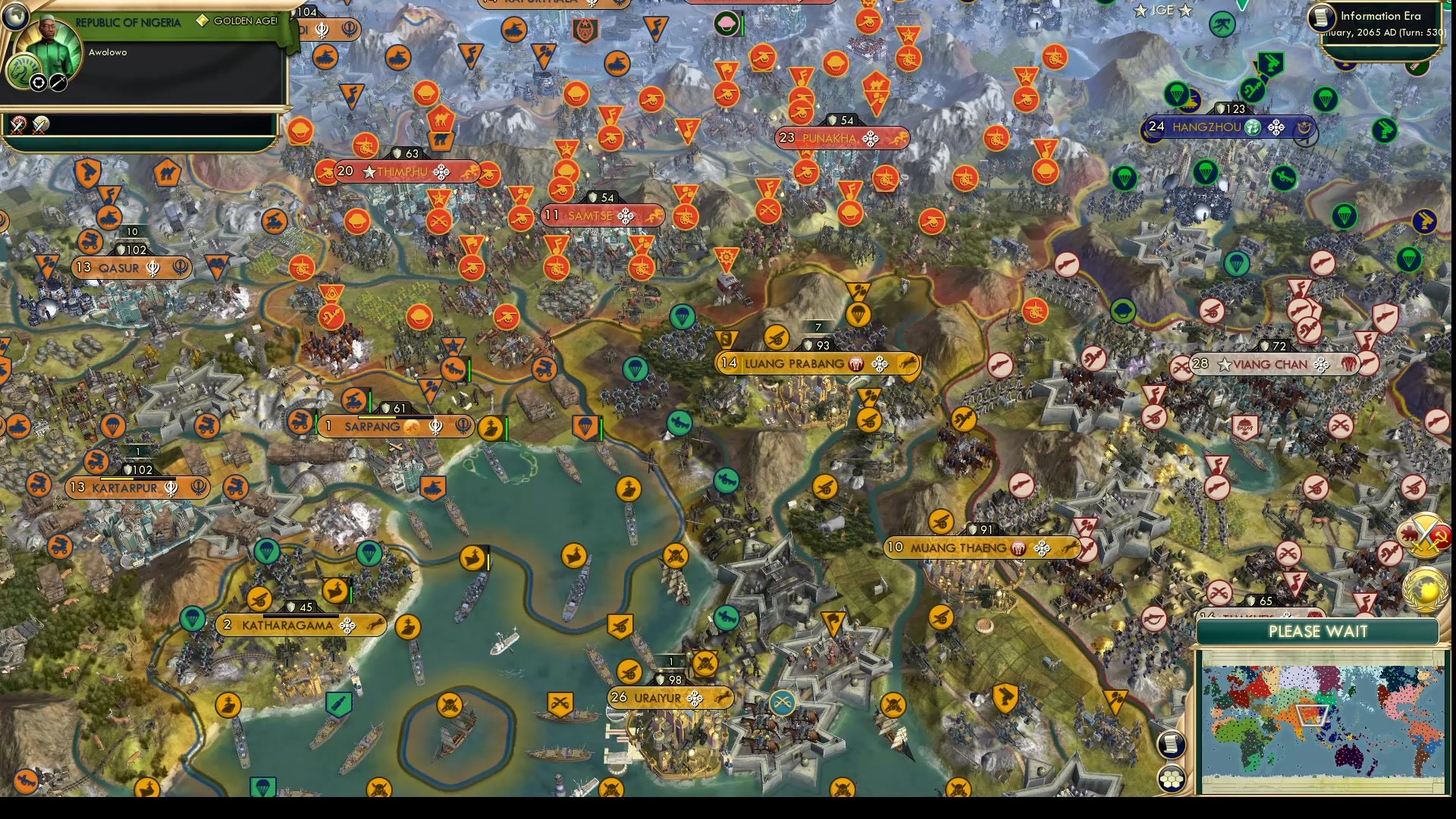
Task: Select the khanda religion icon on Qasur's city banner
Action: click(152, 268)
